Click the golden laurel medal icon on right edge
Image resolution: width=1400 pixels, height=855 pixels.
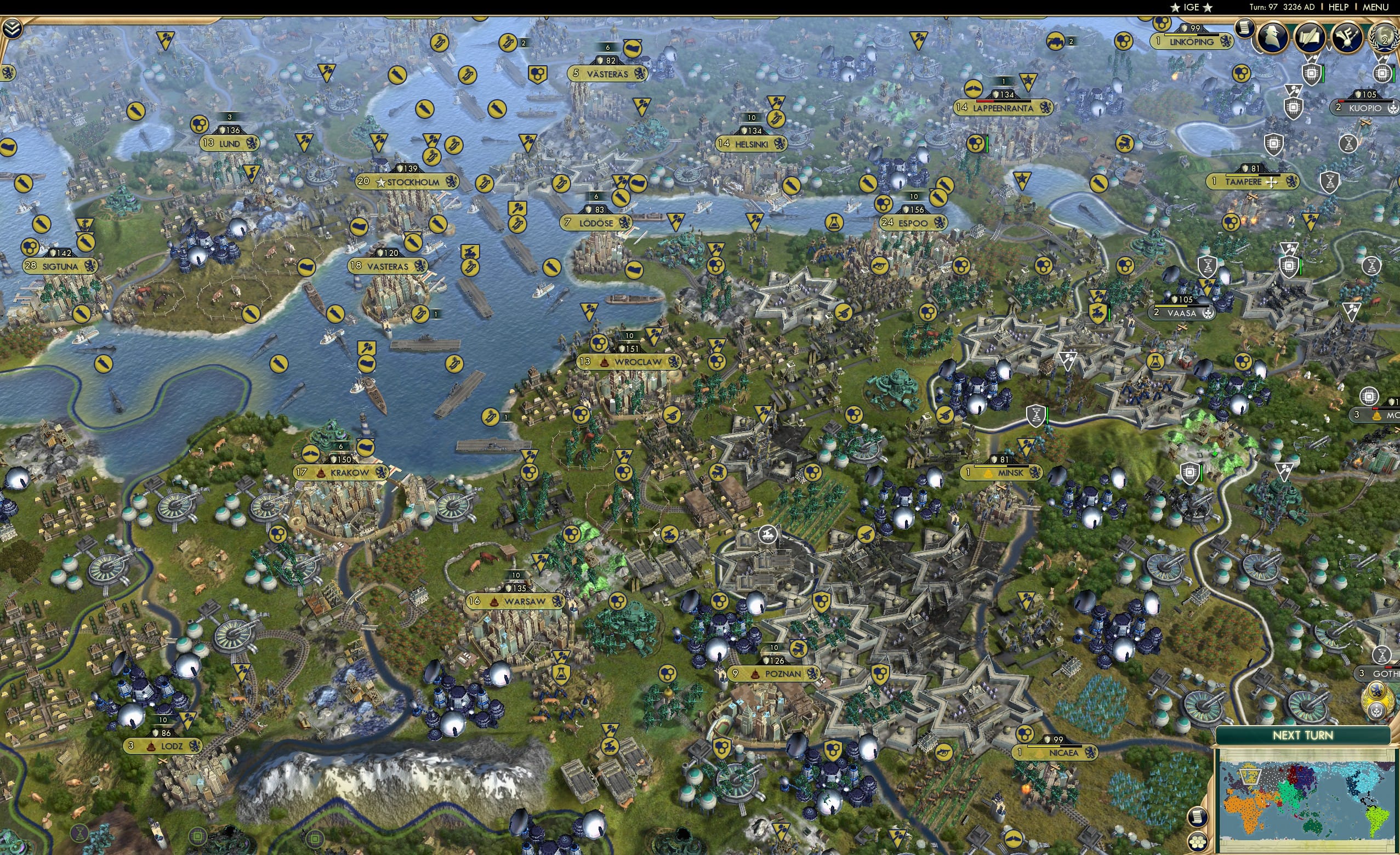[1378, 701]
